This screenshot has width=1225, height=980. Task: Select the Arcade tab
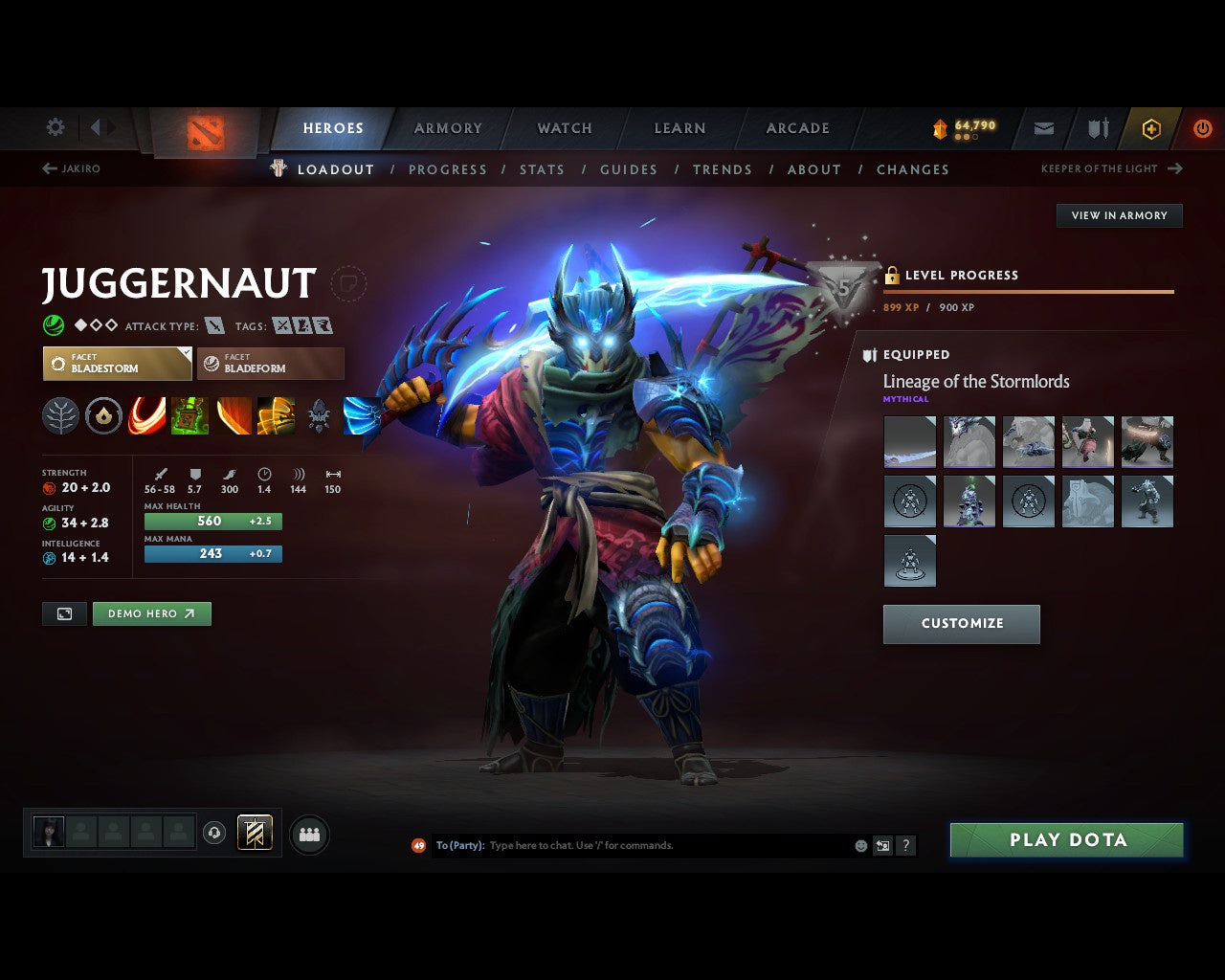point(797,128)
